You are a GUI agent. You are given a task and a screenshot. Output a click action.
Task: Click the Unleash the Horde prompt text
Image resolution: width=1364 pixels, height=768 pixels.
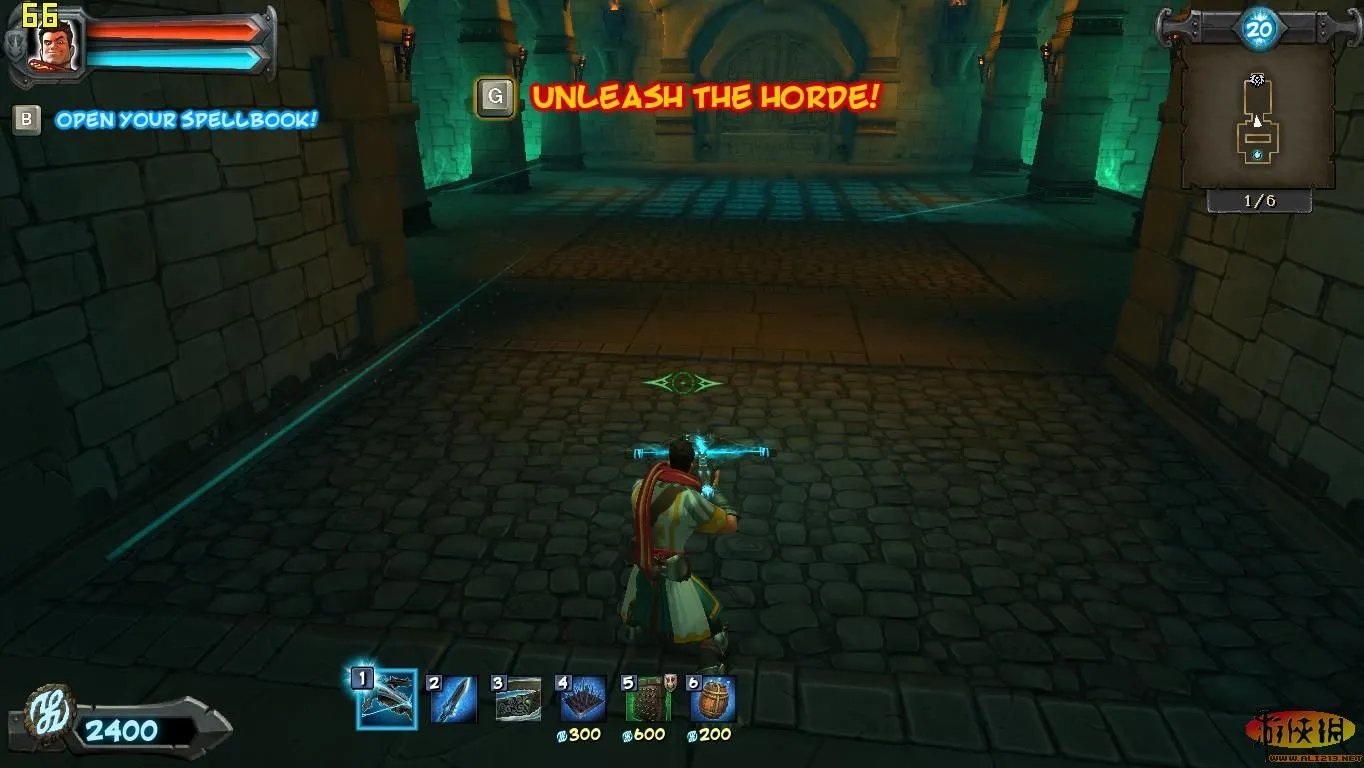[705, 97]
